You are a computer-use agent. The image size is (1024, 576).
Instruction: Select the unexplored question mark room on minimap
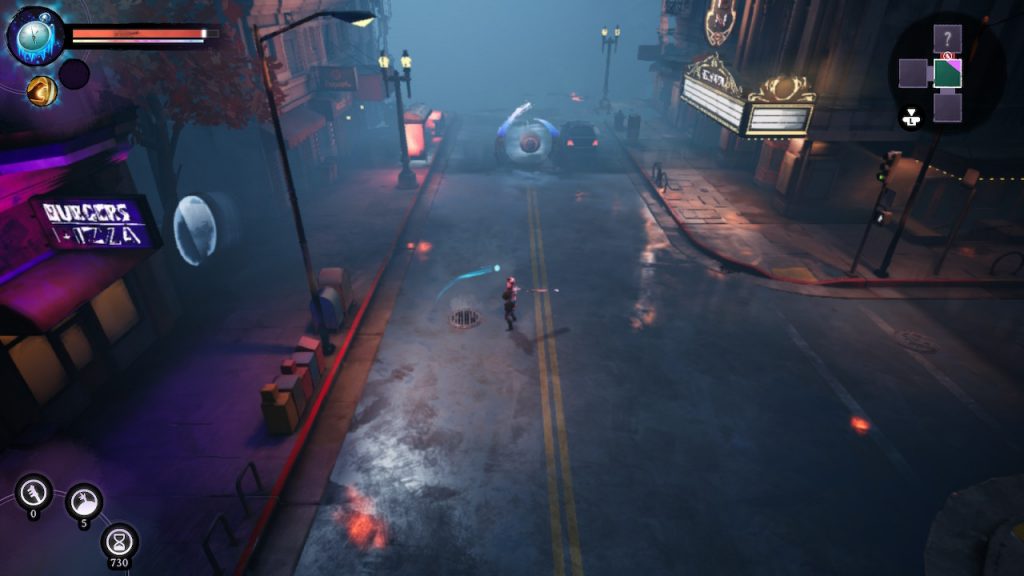click(947, 39)
